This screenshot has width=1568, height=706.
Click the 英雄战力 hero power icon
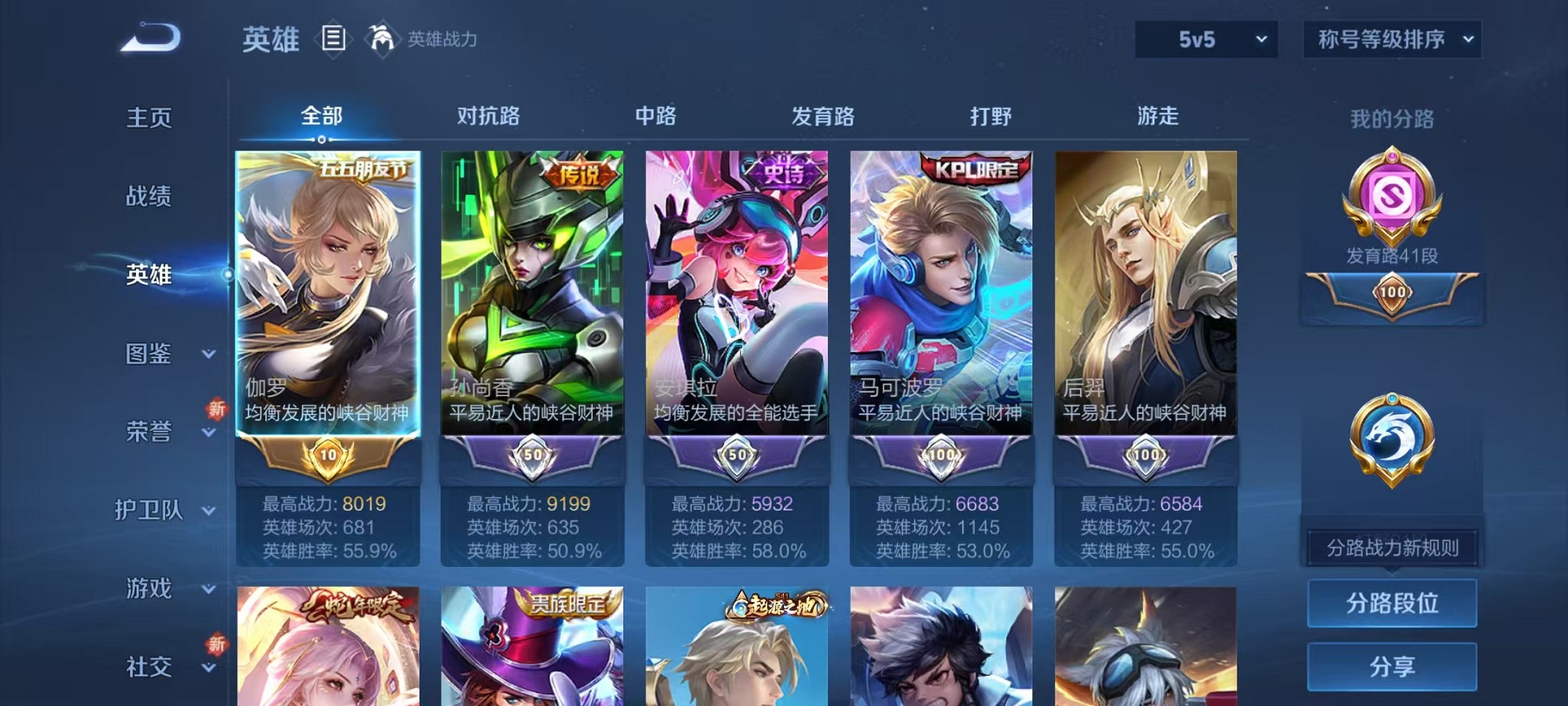pos(381,36)
